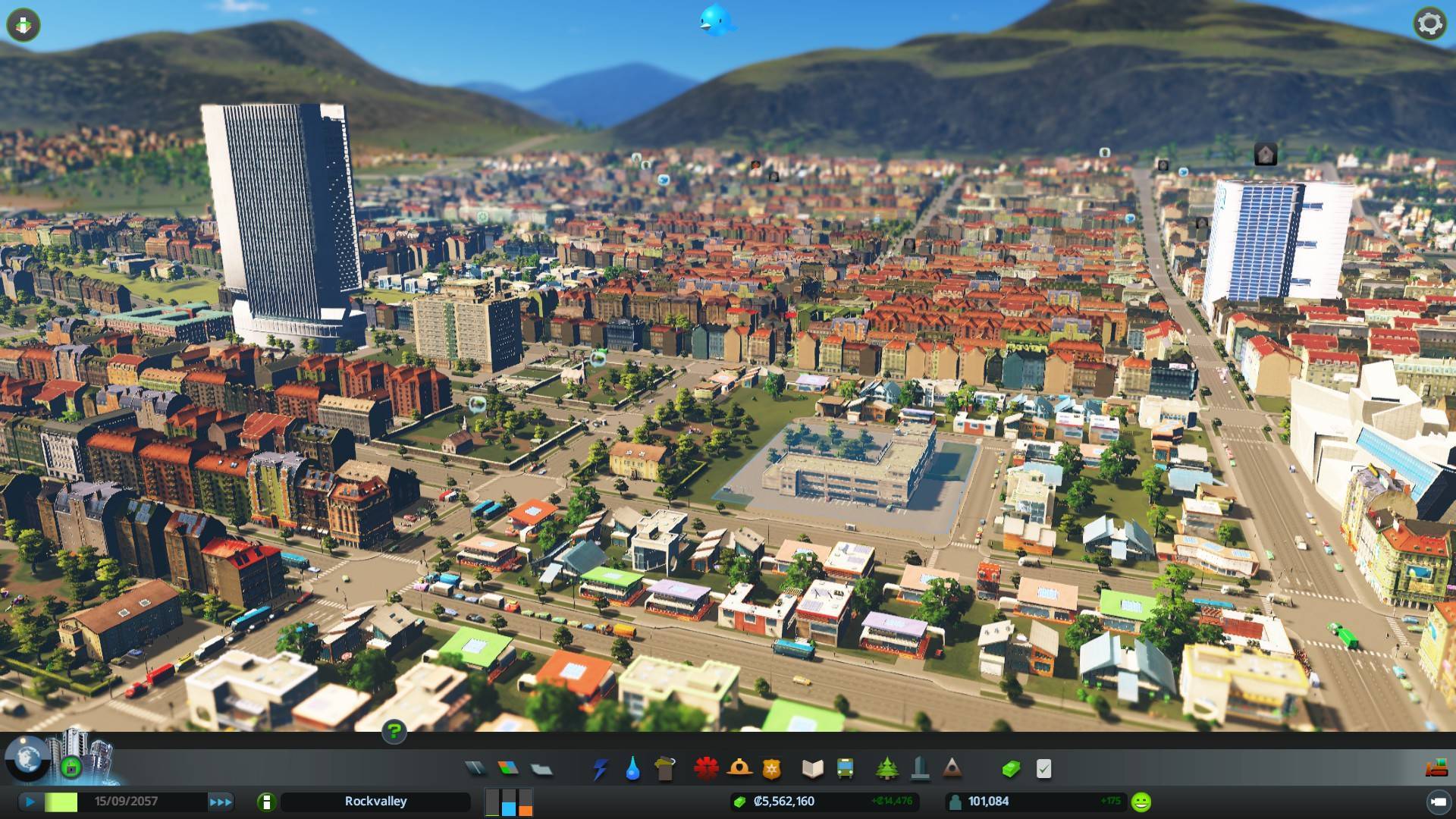The height and width of the screenshot is (819, 1456).
Task: Select the electricity lightning bolt menu
Action: point(600,769)
